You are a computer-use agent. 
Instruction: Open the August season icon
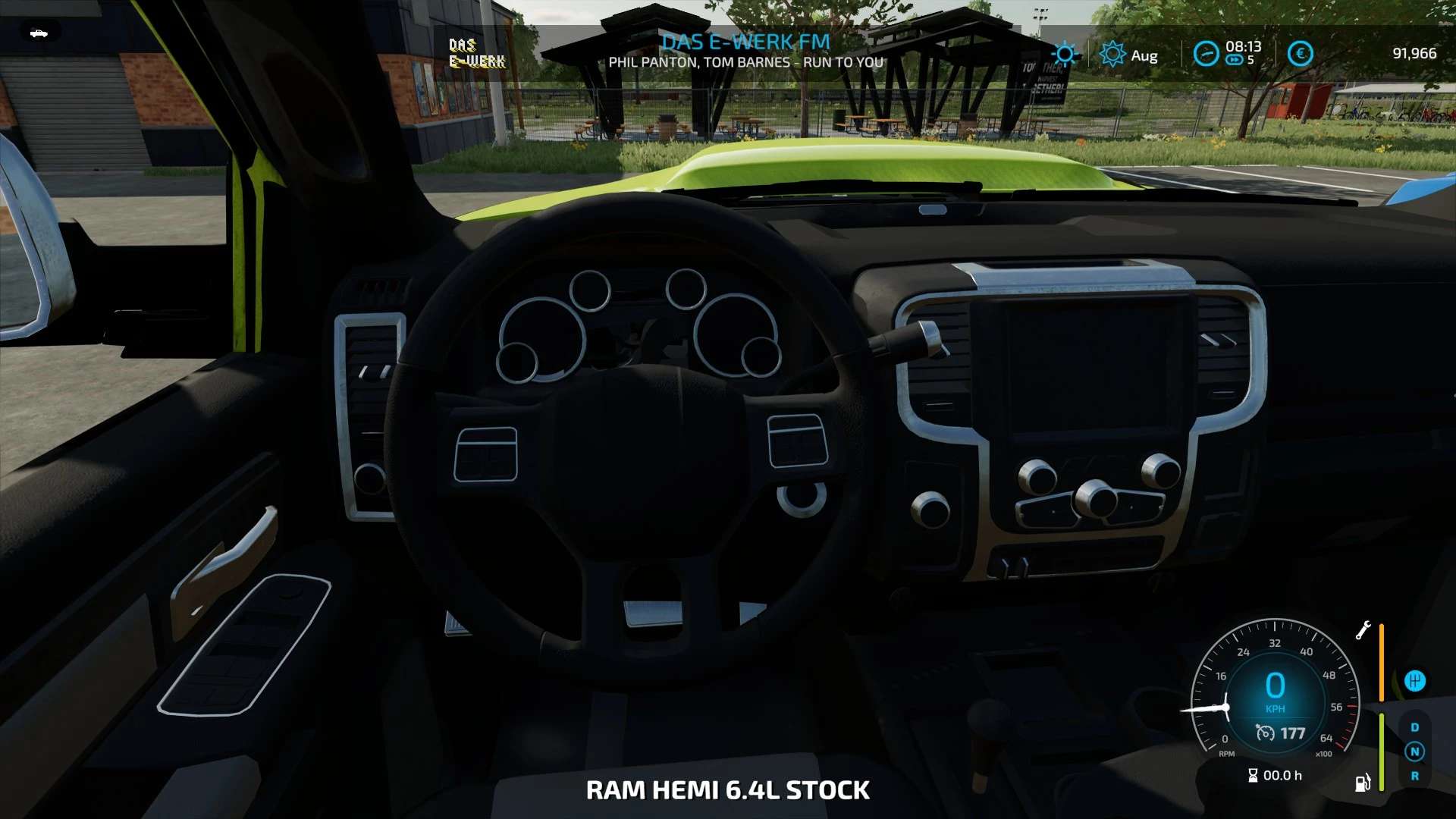coord(1112,54)
